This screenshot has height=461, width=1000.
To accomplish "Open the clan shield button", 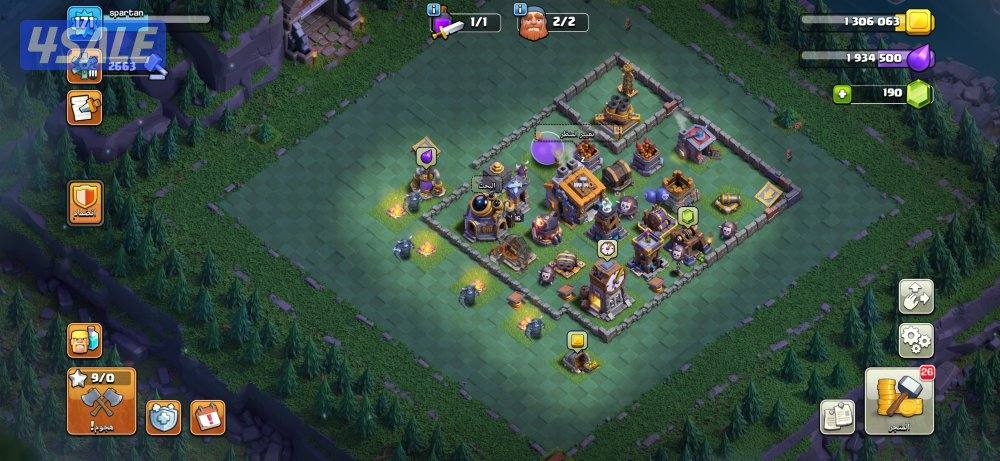I will [84, 202].
